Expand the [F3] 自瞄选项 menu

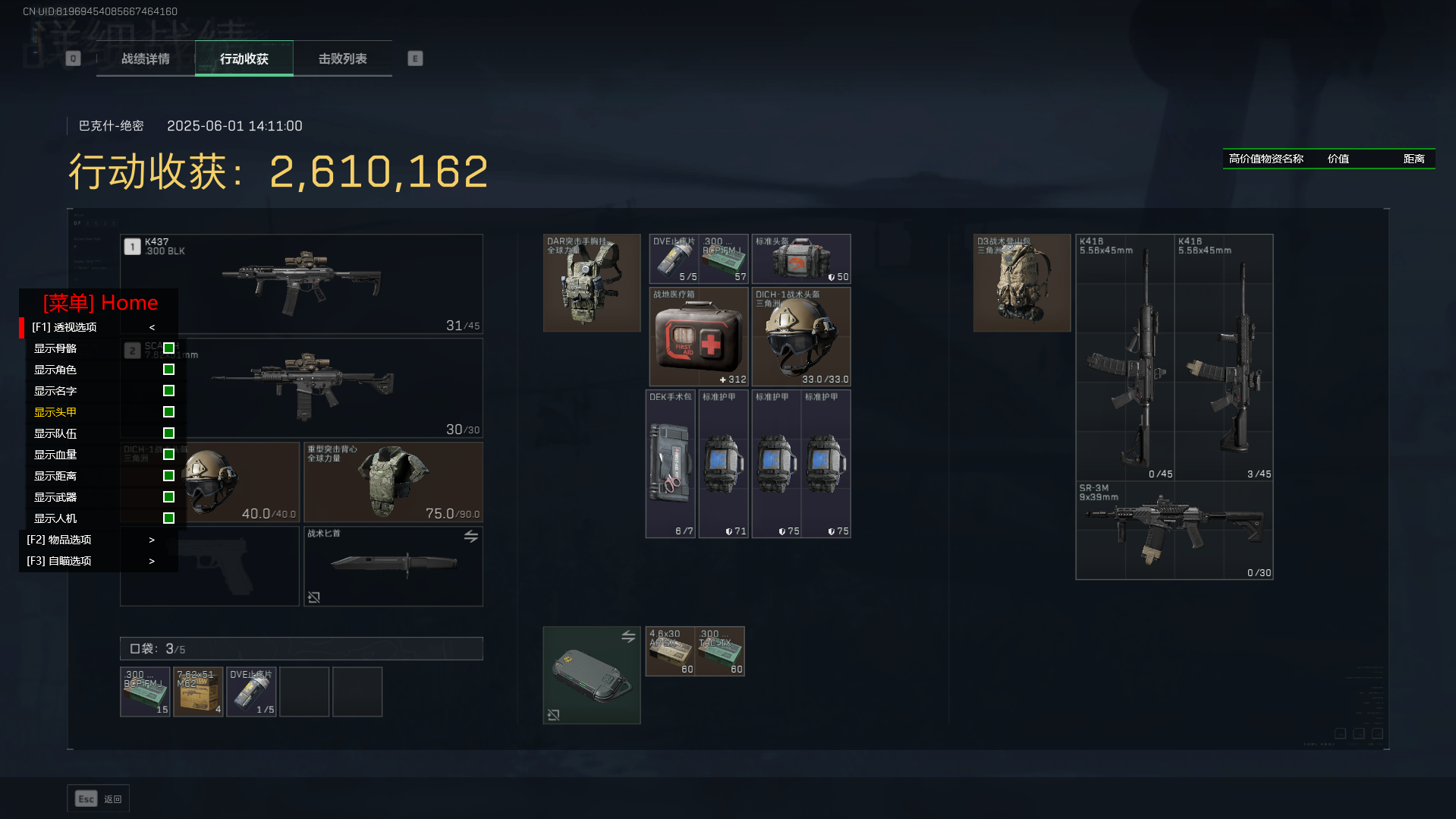91,561
